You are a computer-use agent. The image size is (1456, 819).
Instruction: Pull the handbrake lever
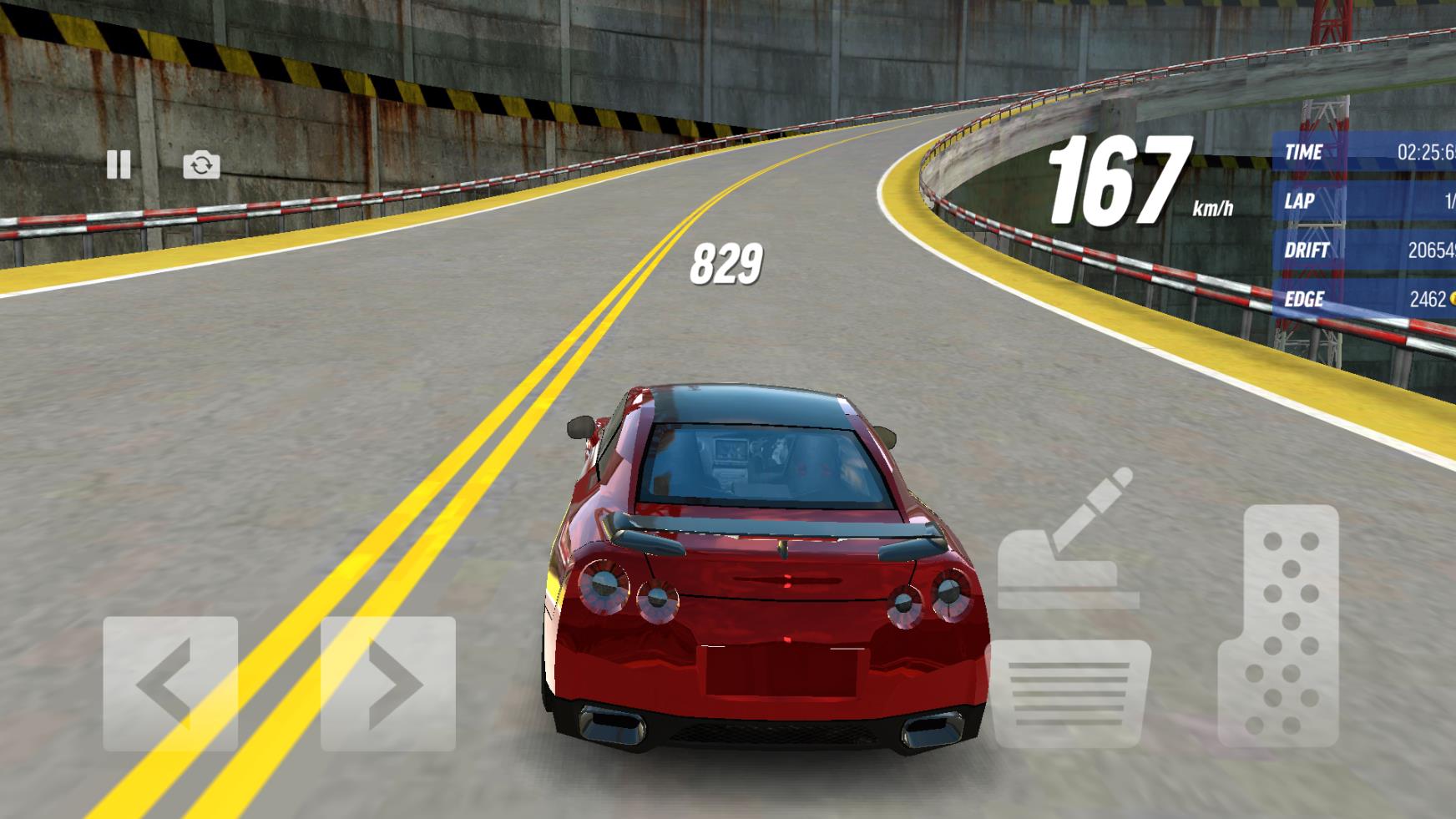point(1068,541)
